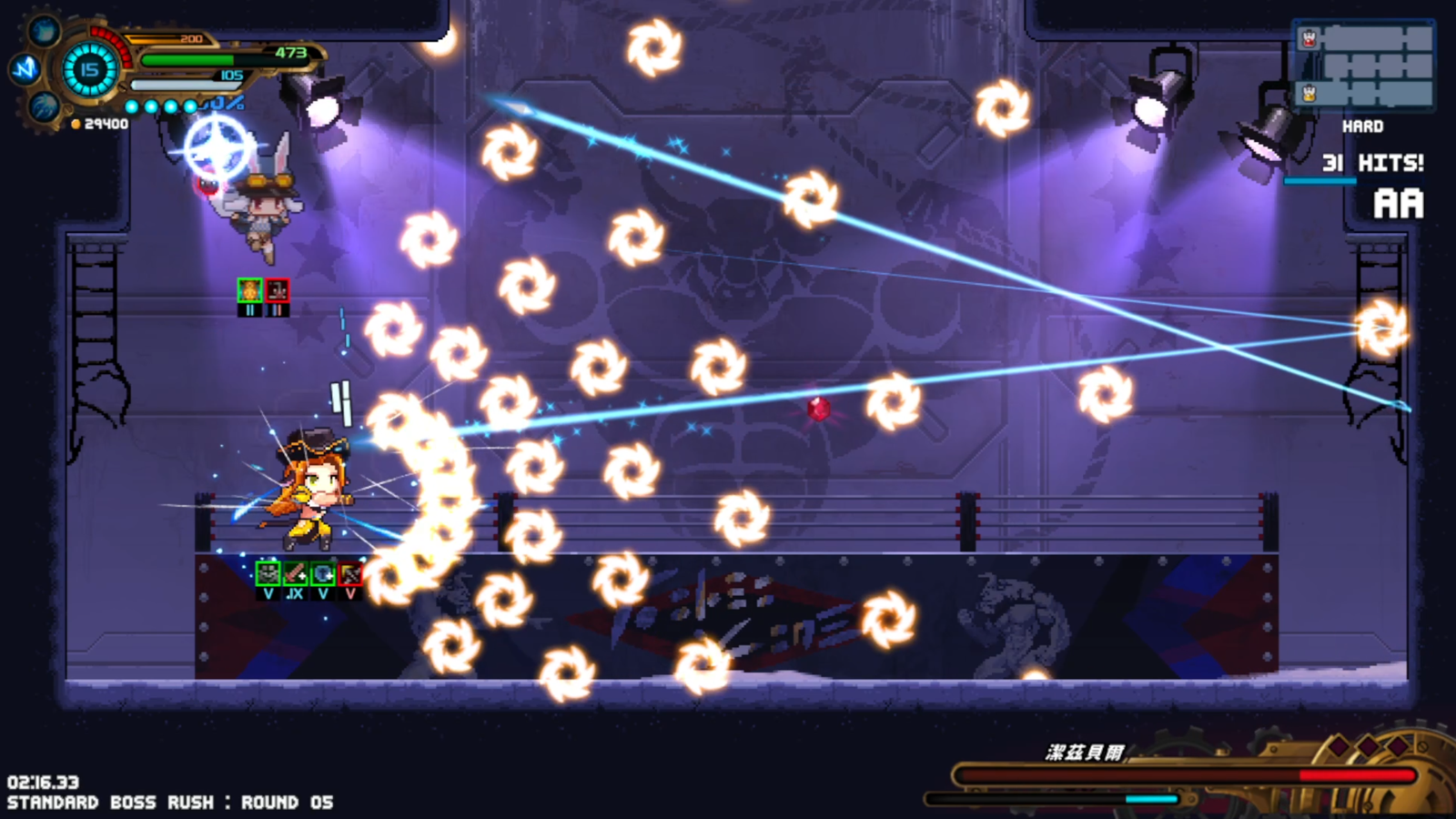The image size is (1456, 819).
Task: Select the bottom skill icon on the gear
Action: pyautogui.click(x=44, y=108)
